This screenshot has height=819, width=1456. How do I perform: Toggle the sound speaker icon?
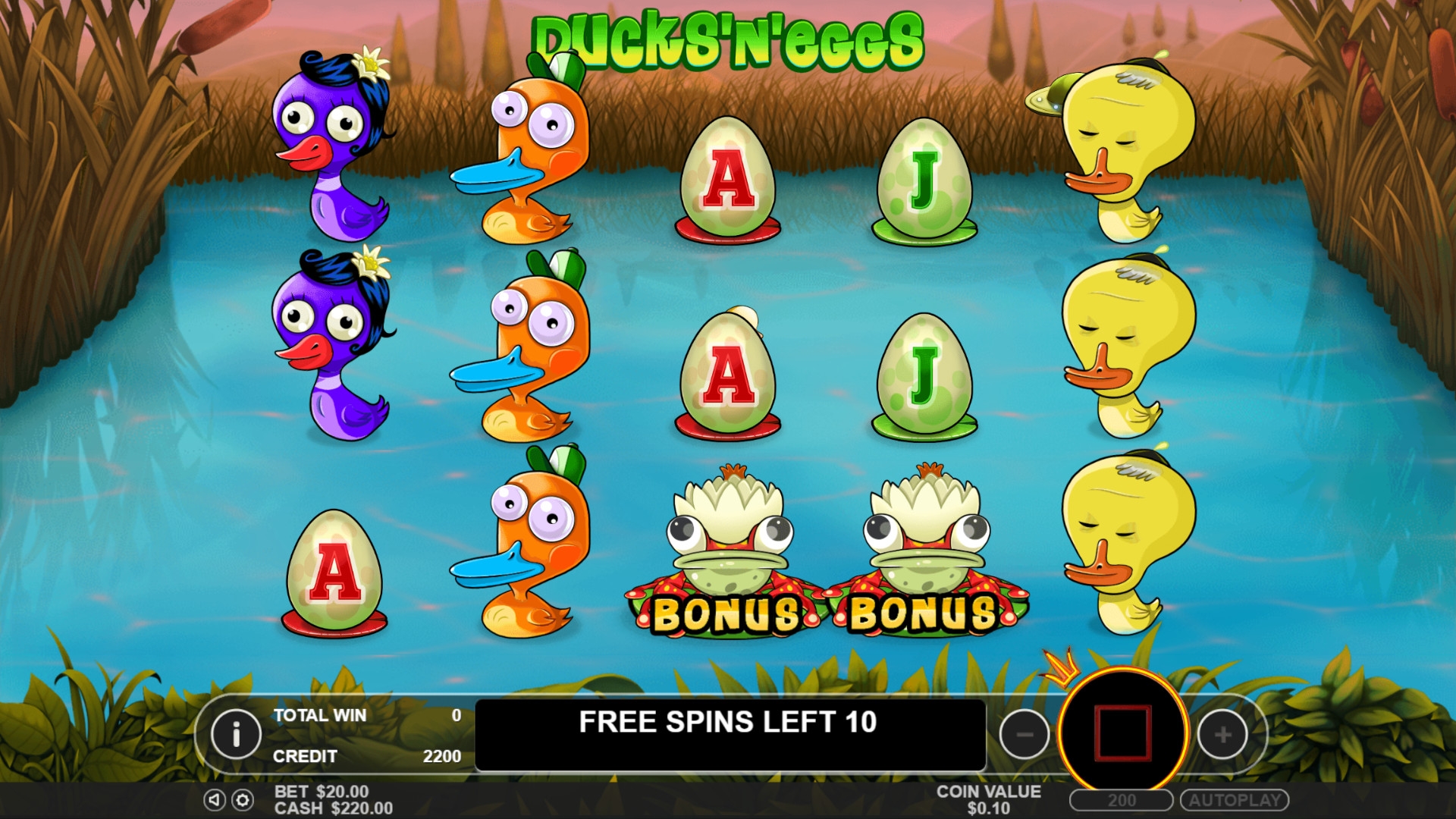coord(215,799)
